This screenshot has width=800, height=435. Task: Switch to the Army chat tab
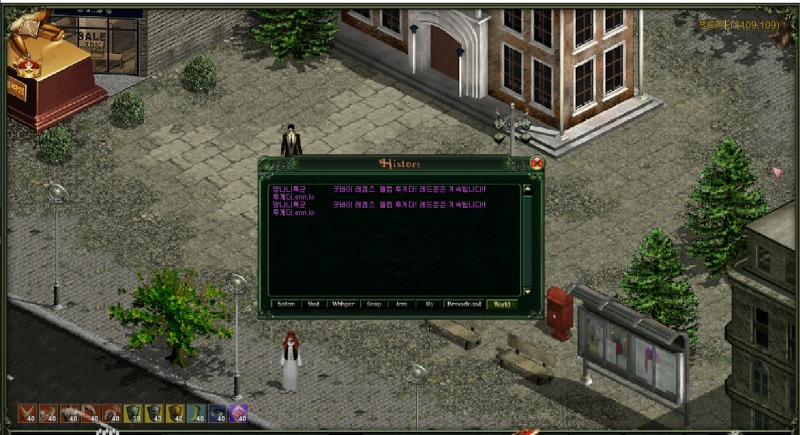(402, 304)
